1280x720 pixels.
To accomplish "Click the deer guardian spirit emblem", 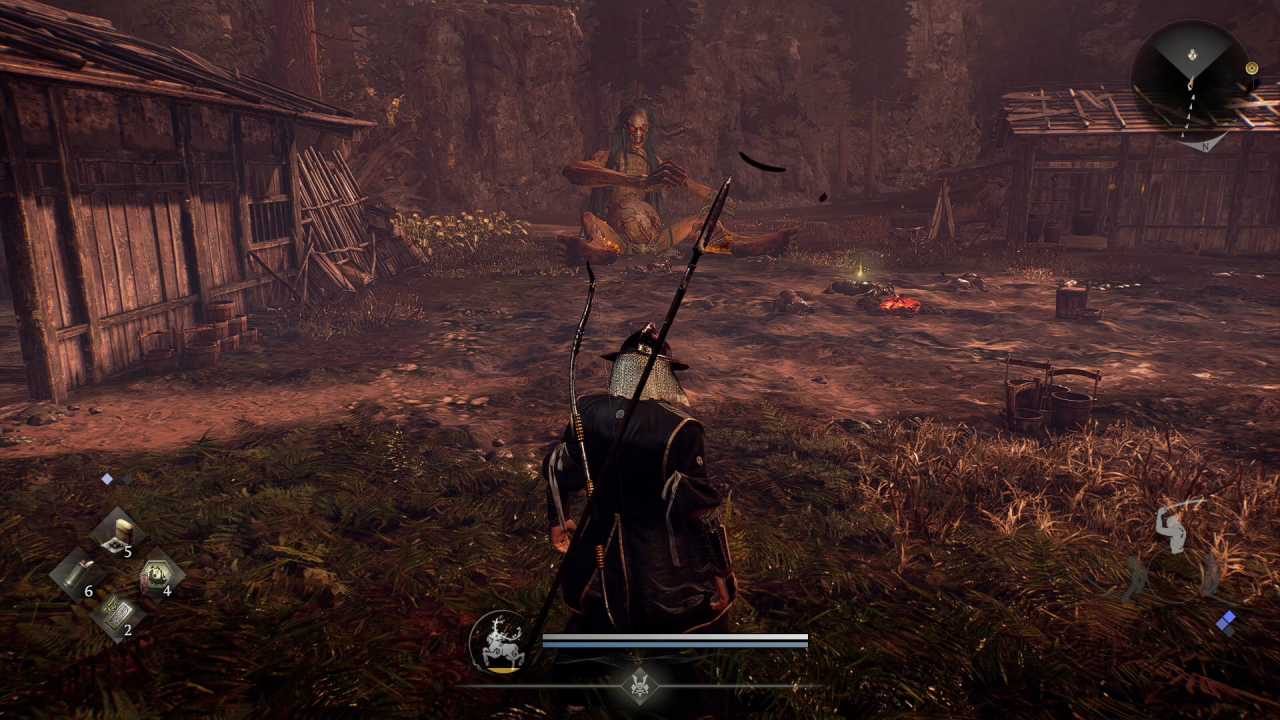I will click(x=499, y=641).
